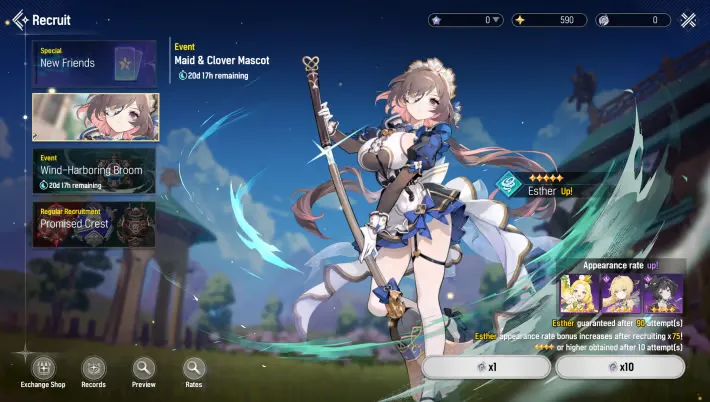The image size is (710, 402).
Task: Click the crossed-lines icon in the top-right corner
Action: [688, 20]
